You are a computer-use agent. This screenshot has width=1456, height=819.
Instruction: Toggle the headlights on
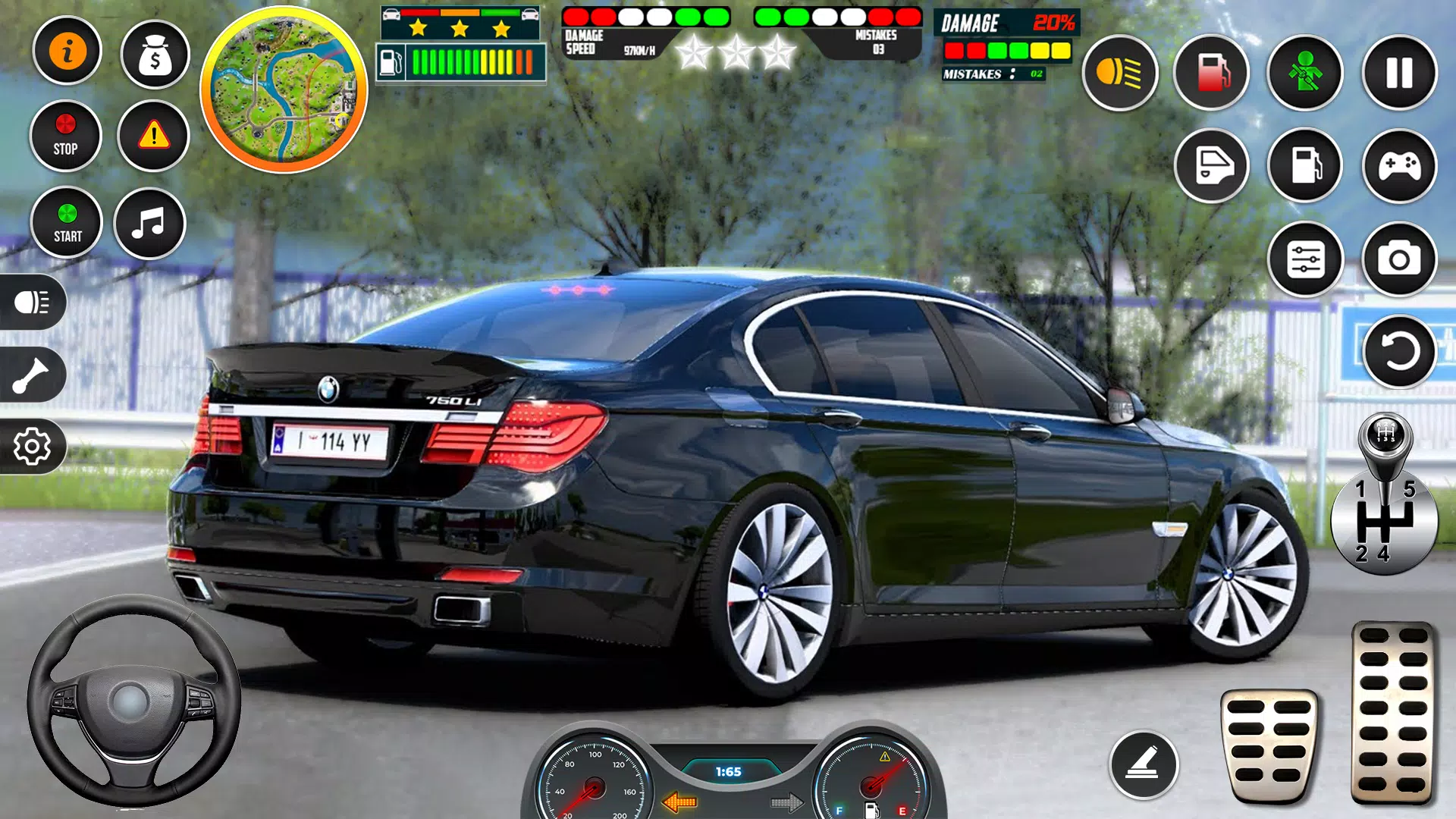coord(32,301)
